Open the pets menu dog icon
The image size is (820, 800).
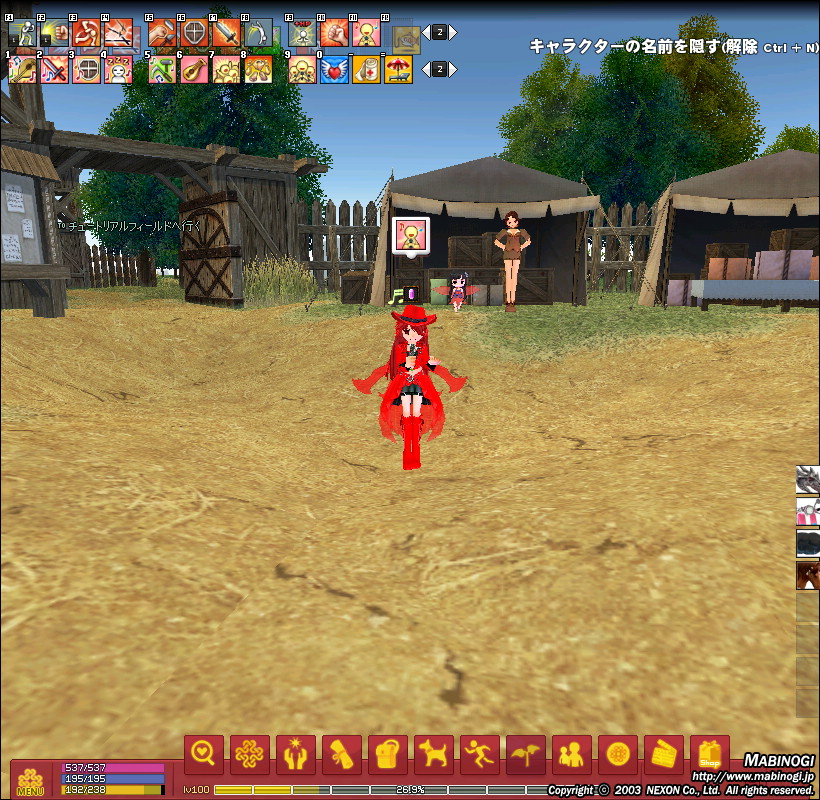coord(434,754)
